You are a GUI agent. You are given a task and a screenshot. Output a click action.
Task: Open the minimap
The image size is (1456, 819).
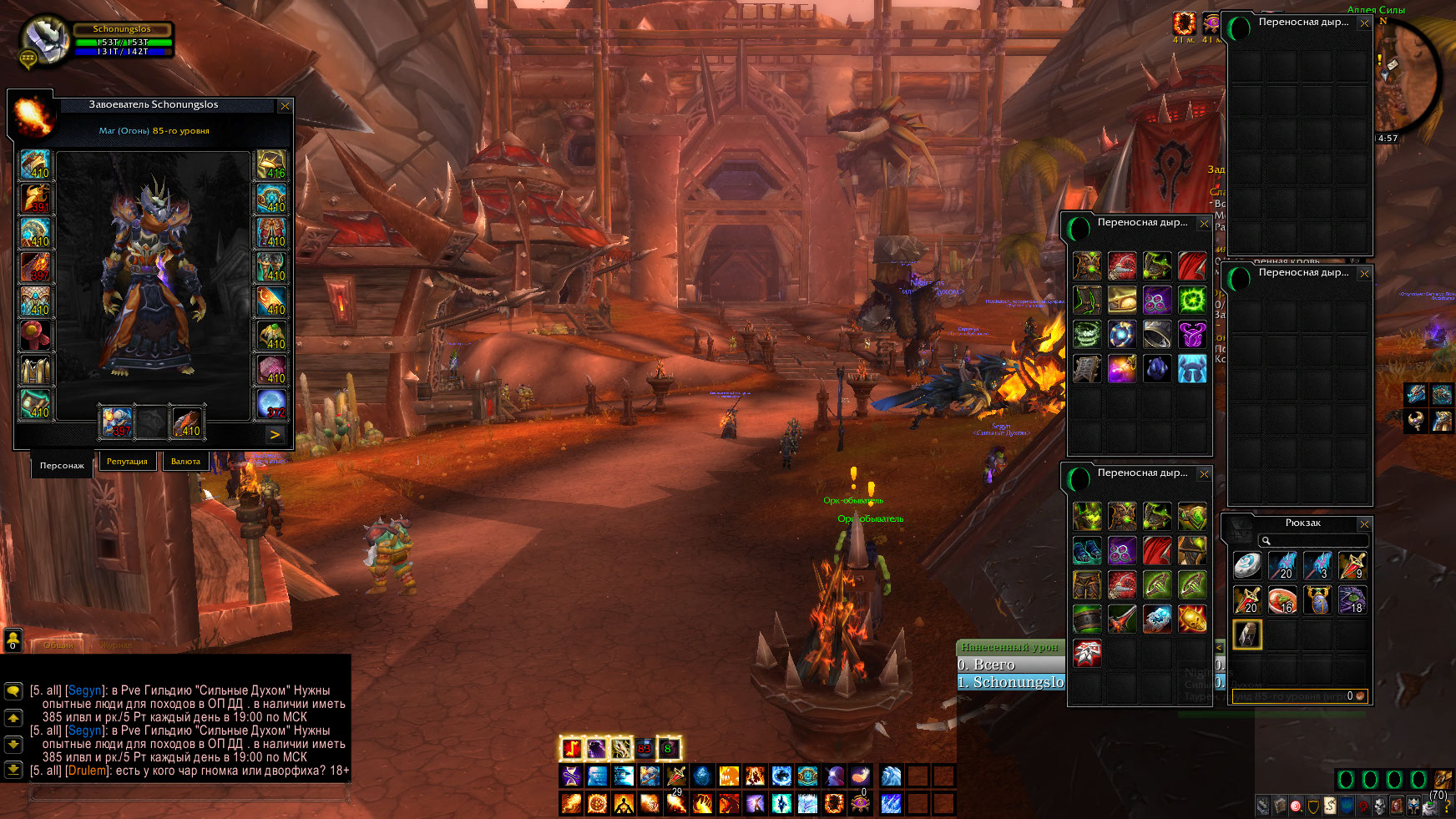click(1411, 79)
